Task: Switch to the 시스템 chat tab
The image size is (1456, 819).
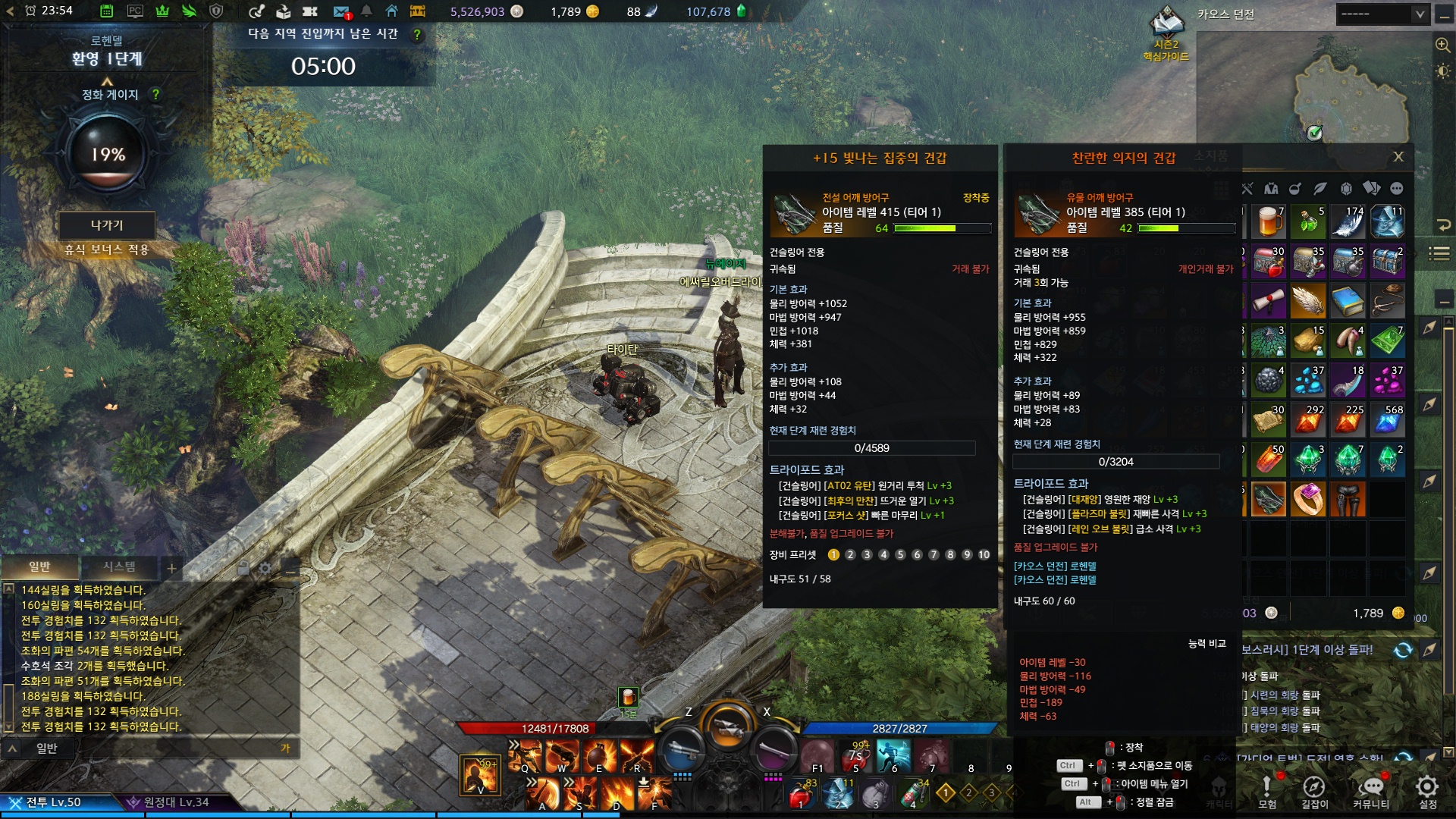Action: 119,567
